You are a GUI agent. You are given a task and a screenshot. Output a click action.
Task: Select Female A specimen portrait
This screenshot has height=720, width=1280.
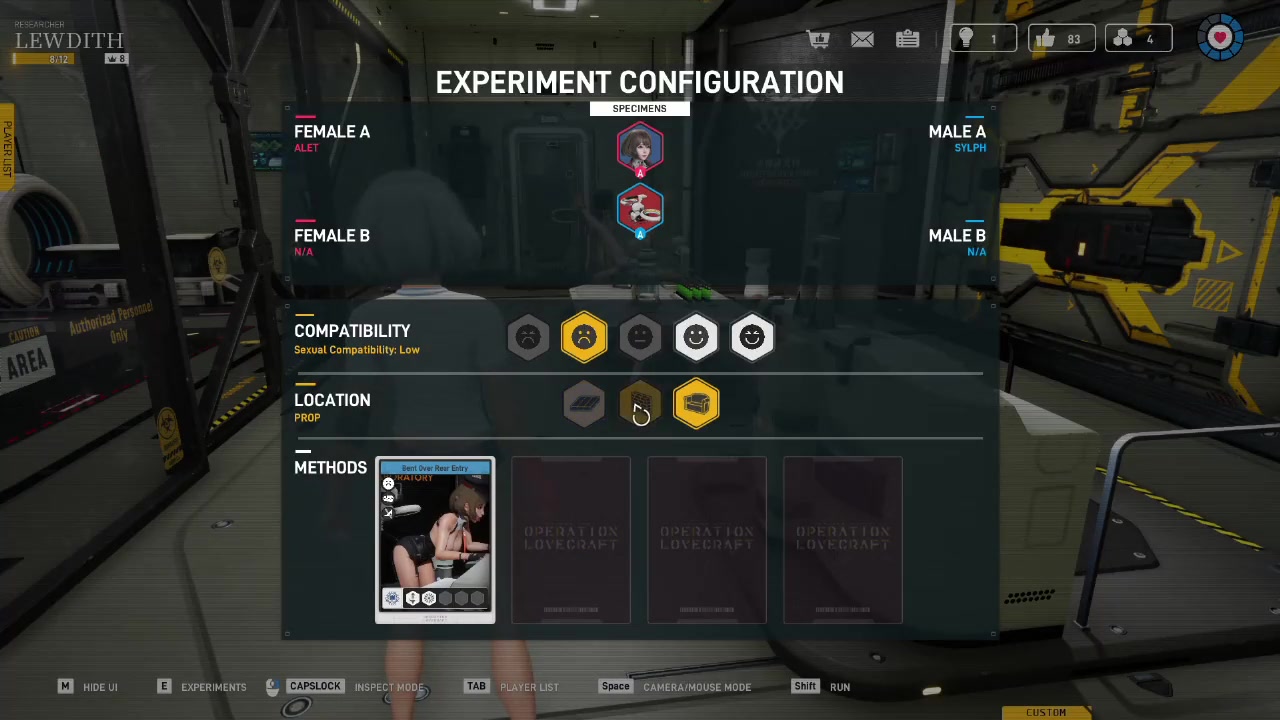640,148
